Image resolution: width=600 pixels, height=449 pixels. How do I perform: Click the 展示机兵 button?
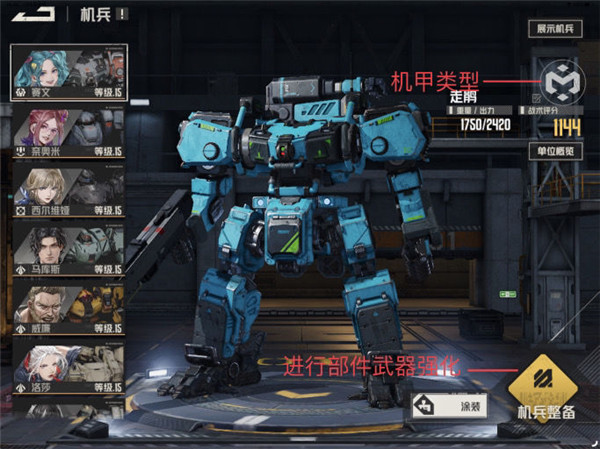(x=554, y=30)
